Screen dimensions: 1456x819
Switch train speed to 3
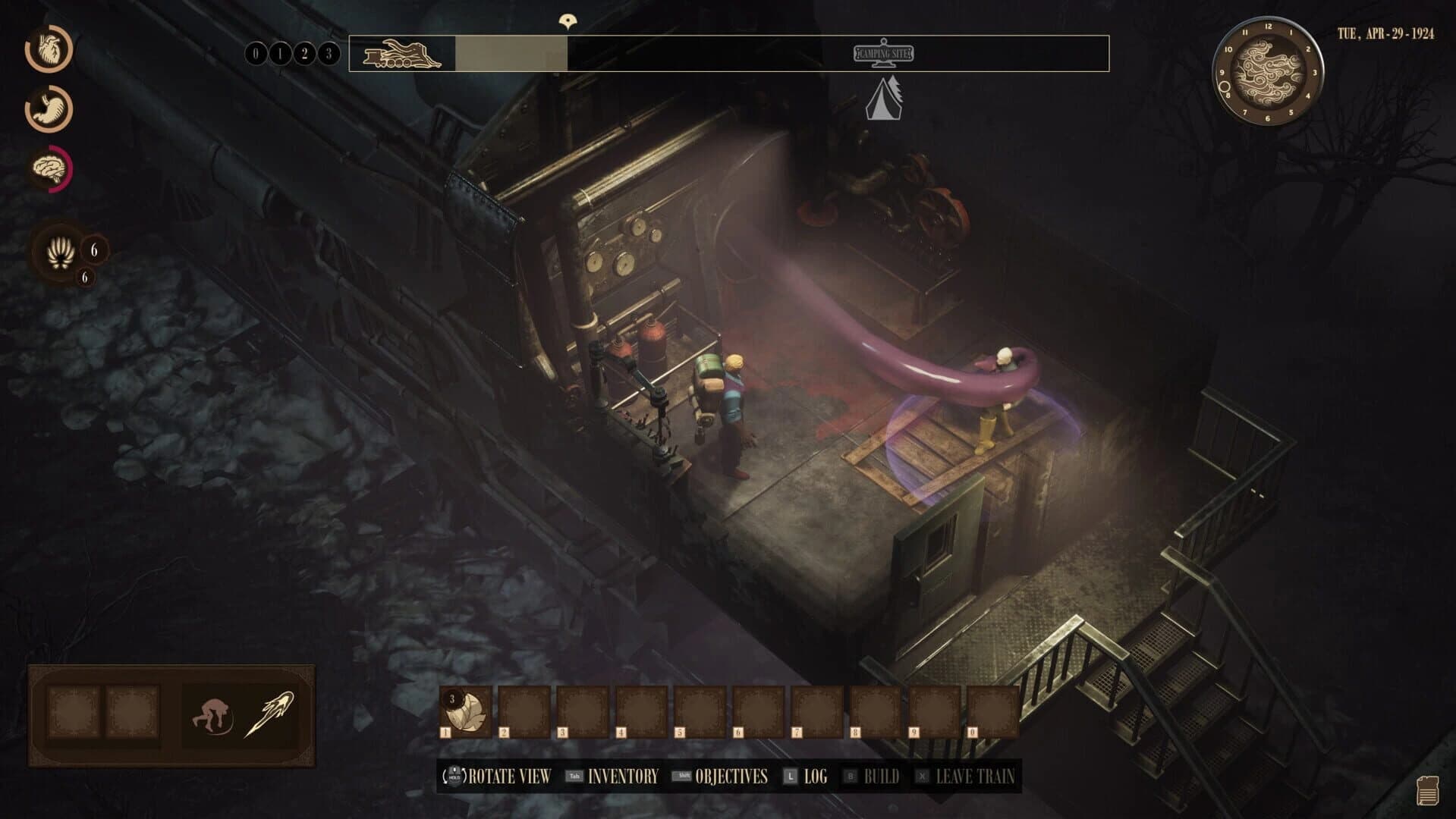(x=329, y=54)
